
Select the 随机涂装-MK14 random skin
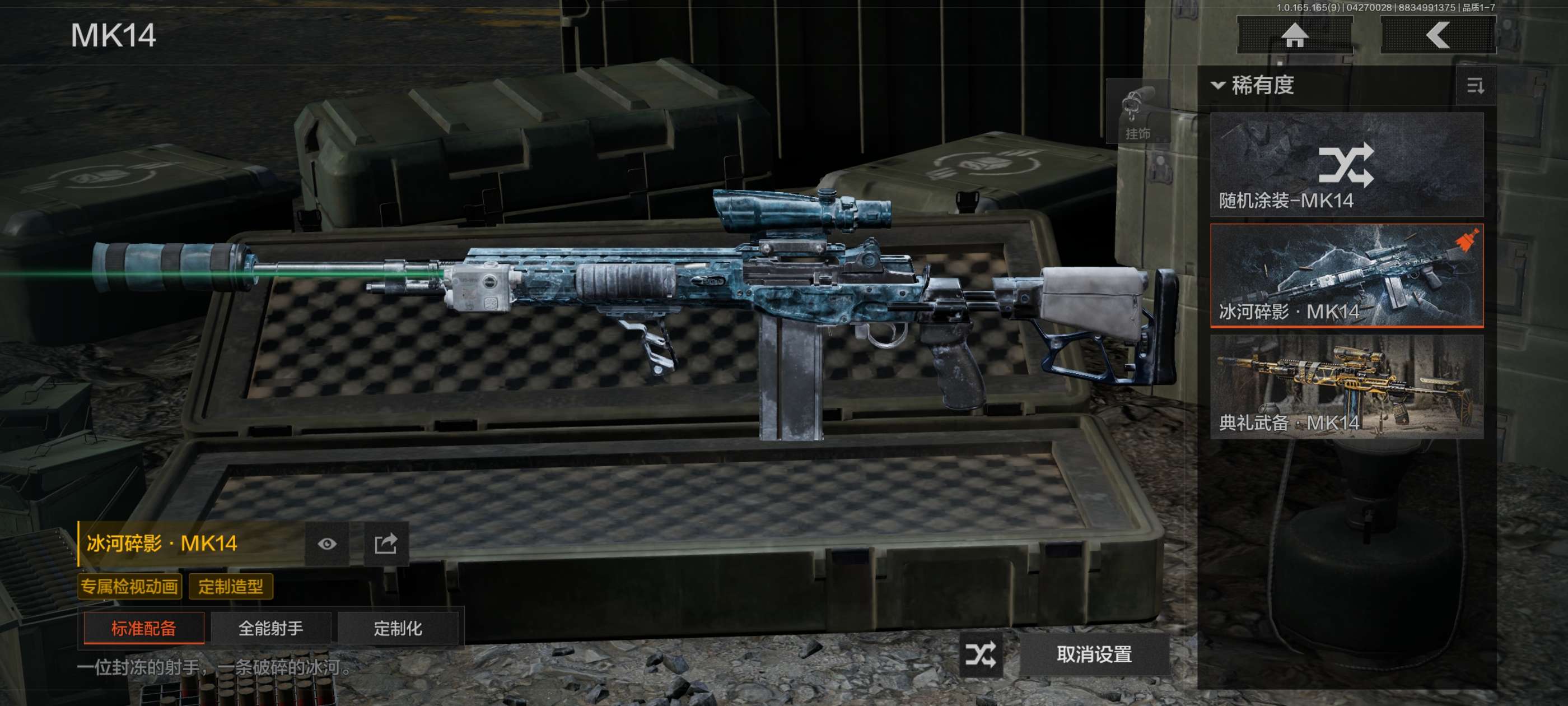pyautogui.click(x=1346, y=165)
